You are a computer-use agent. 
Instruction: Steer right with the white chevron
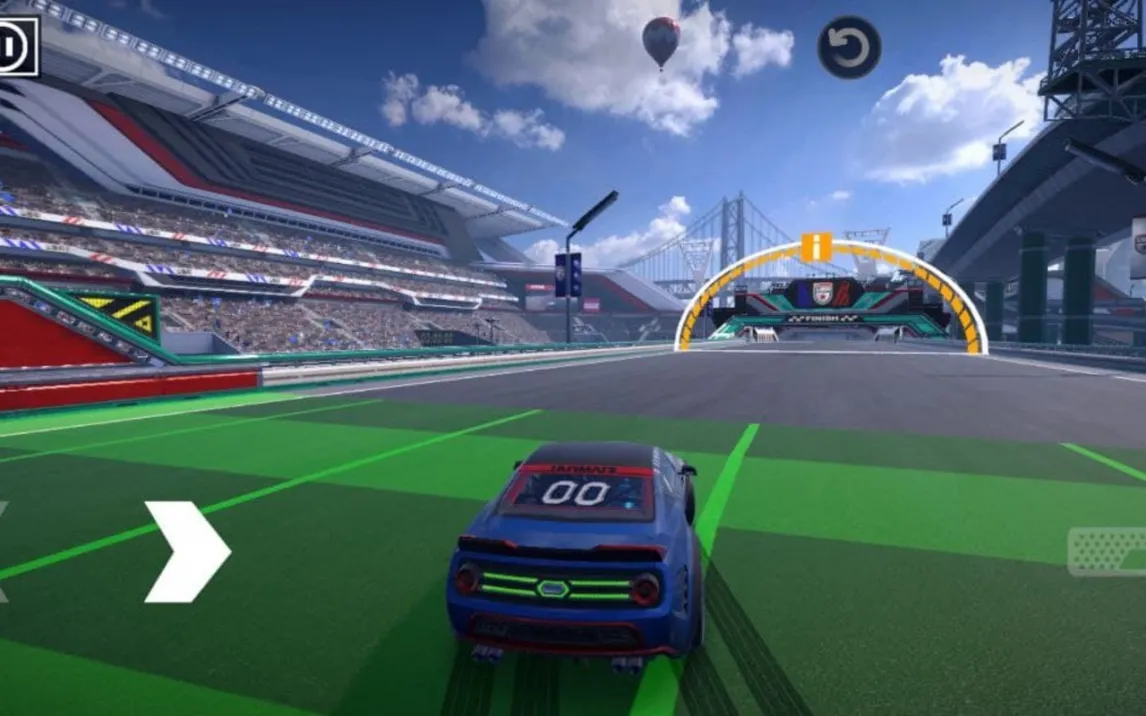[x=187, y=552]
